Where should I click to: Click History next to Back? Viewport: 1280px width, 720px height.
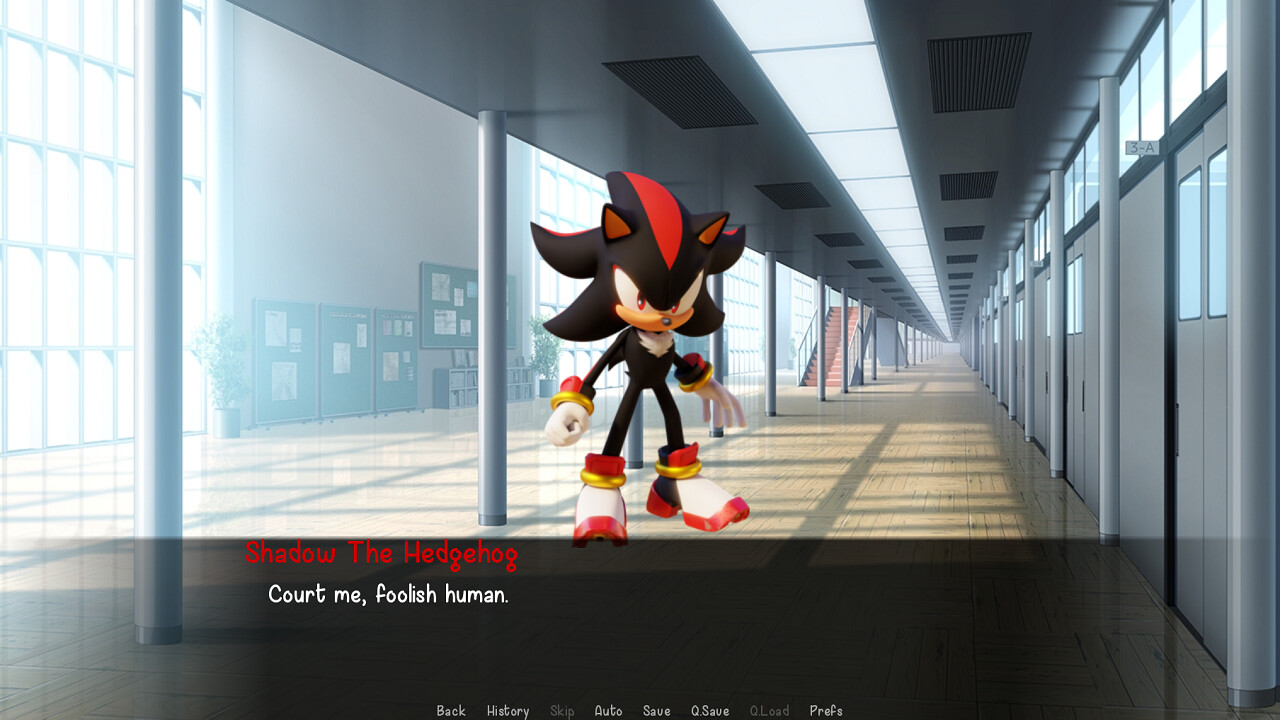point(508,710)
